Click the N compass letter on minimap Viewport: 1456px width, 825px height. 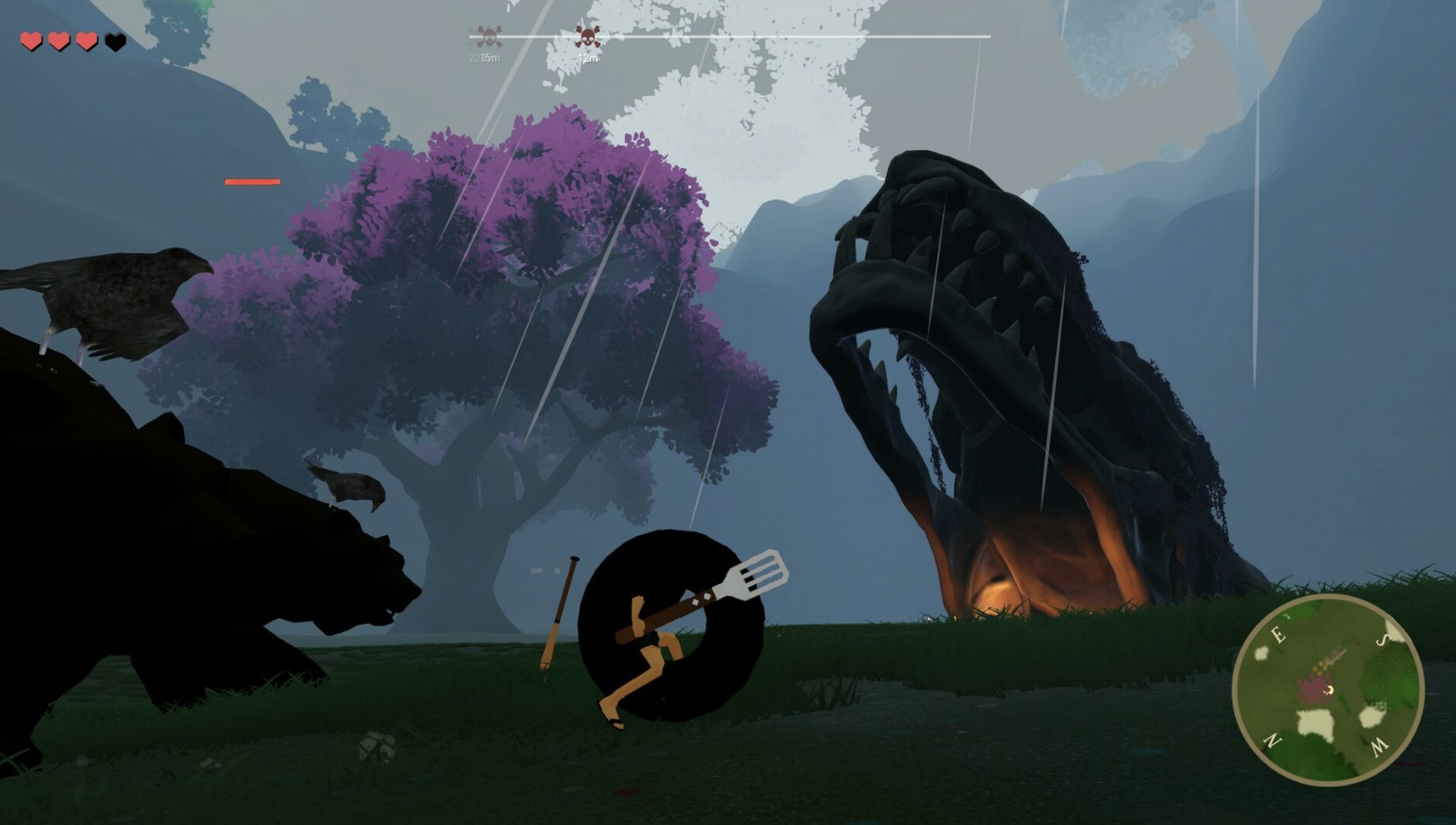click(x=1273, y=741)
